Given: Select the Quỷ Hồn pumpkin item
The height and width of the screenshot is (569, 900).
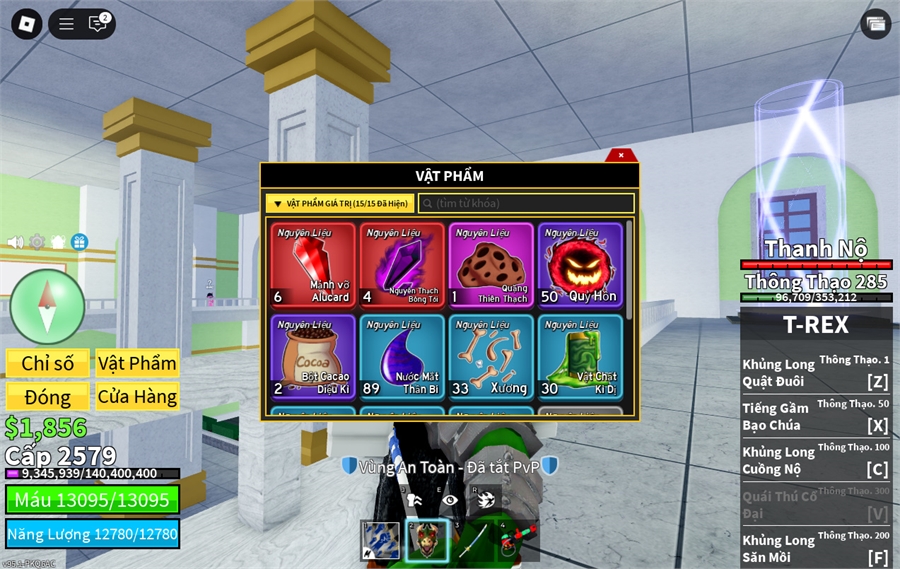Looking at the screenshot, I should click(580, 265).
